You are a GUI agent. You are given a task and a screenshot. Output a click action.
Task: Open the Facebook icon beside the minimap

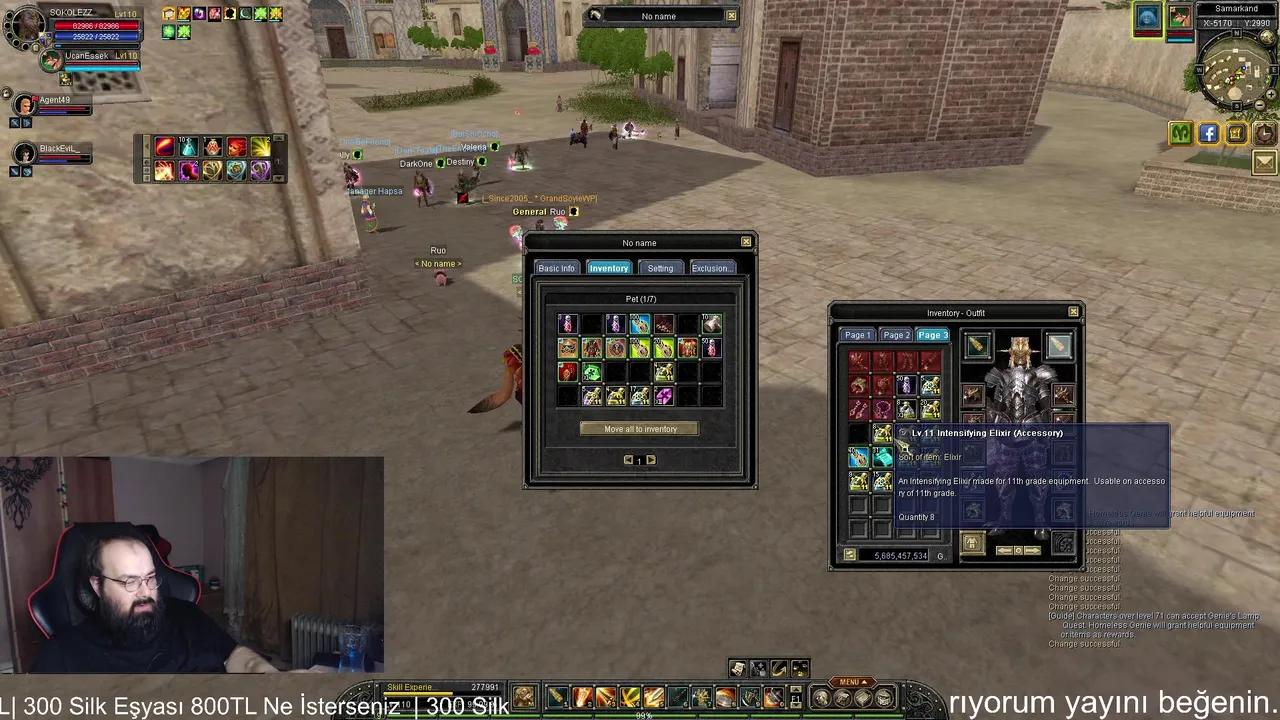pyautogui.click(x=1208, y=133)
